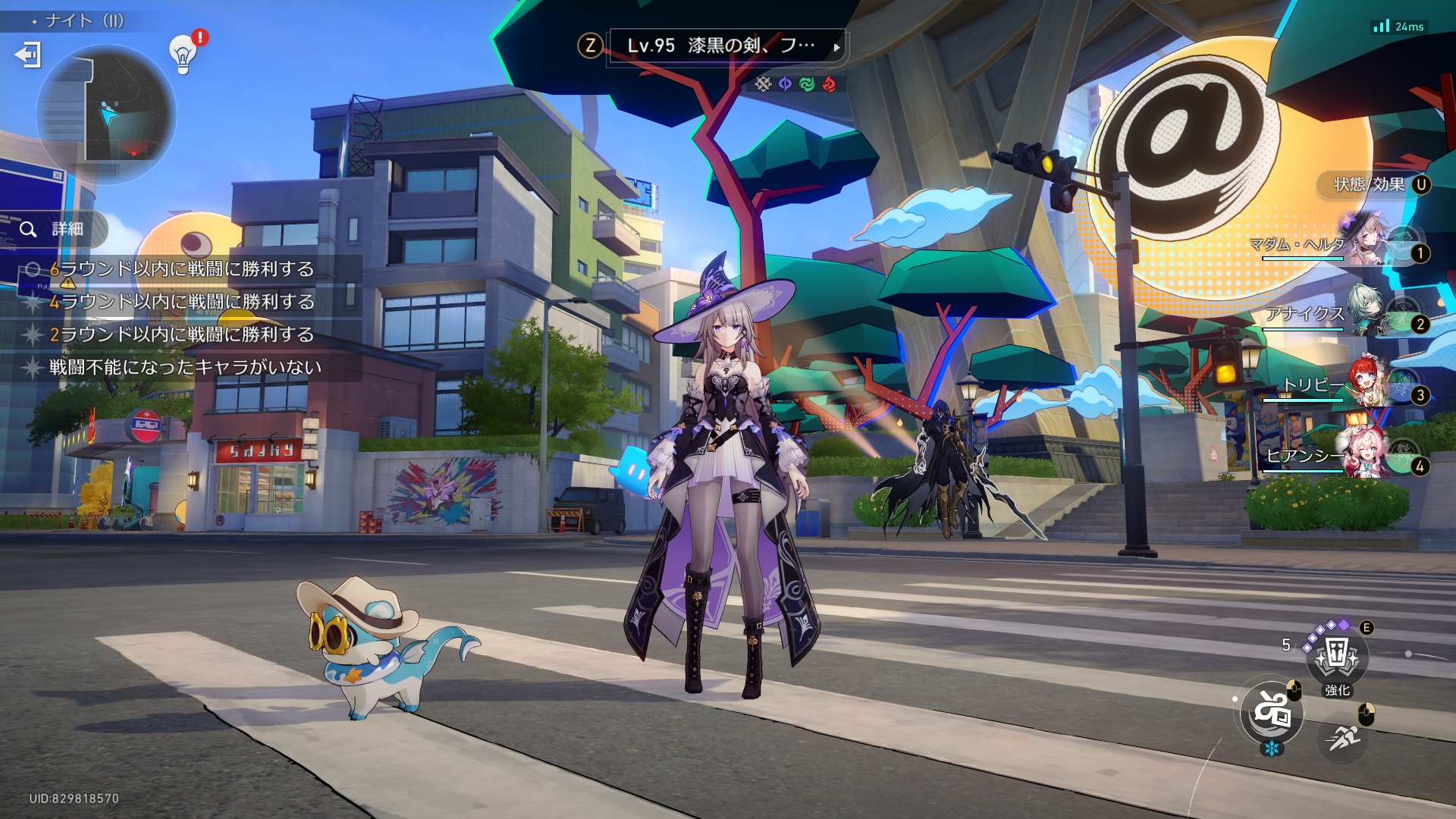Select the 6-round victory objective row
The image size is (1456, 819).
pos(182,269)
